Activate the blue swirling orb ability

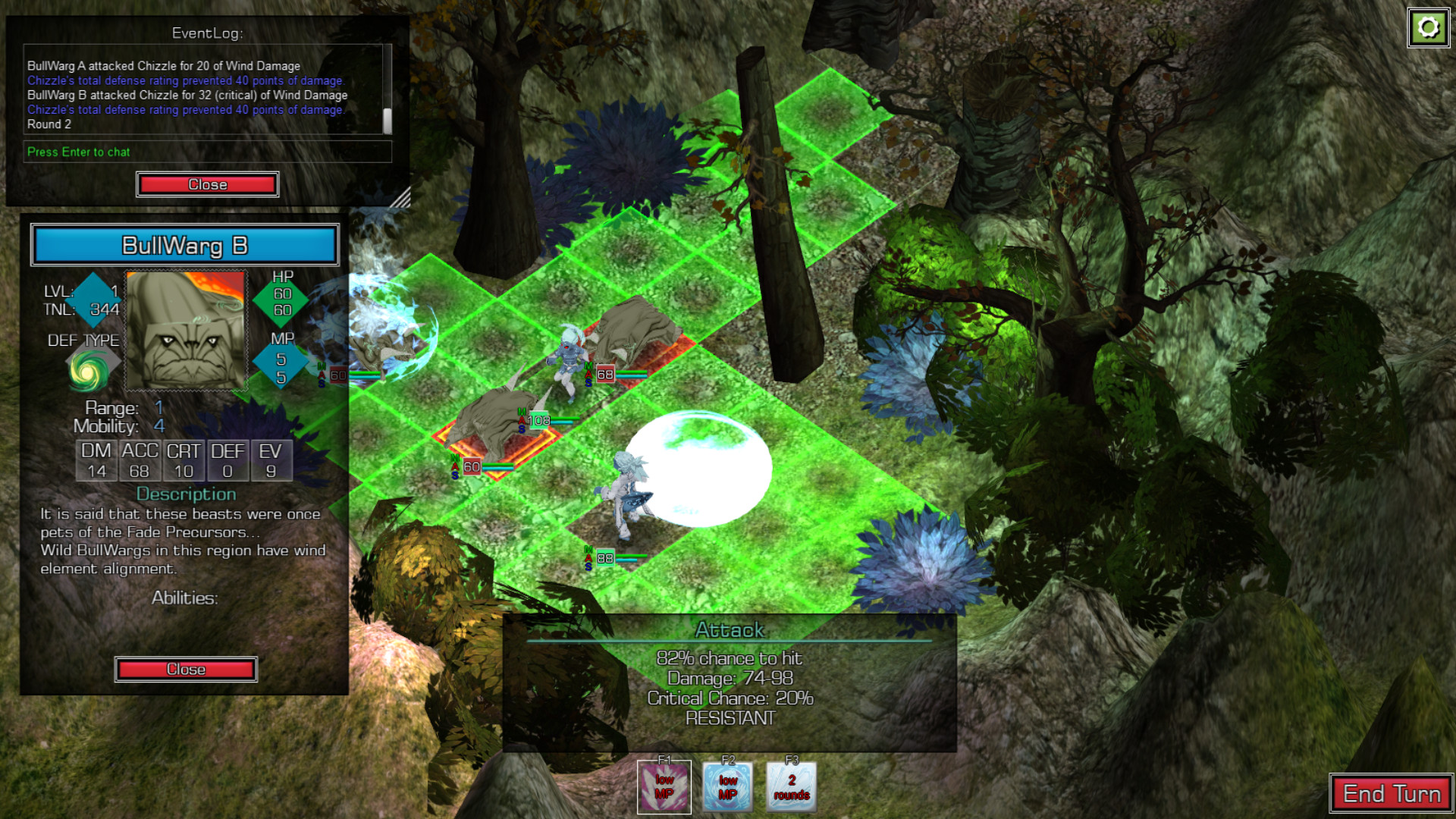point(727,787)
